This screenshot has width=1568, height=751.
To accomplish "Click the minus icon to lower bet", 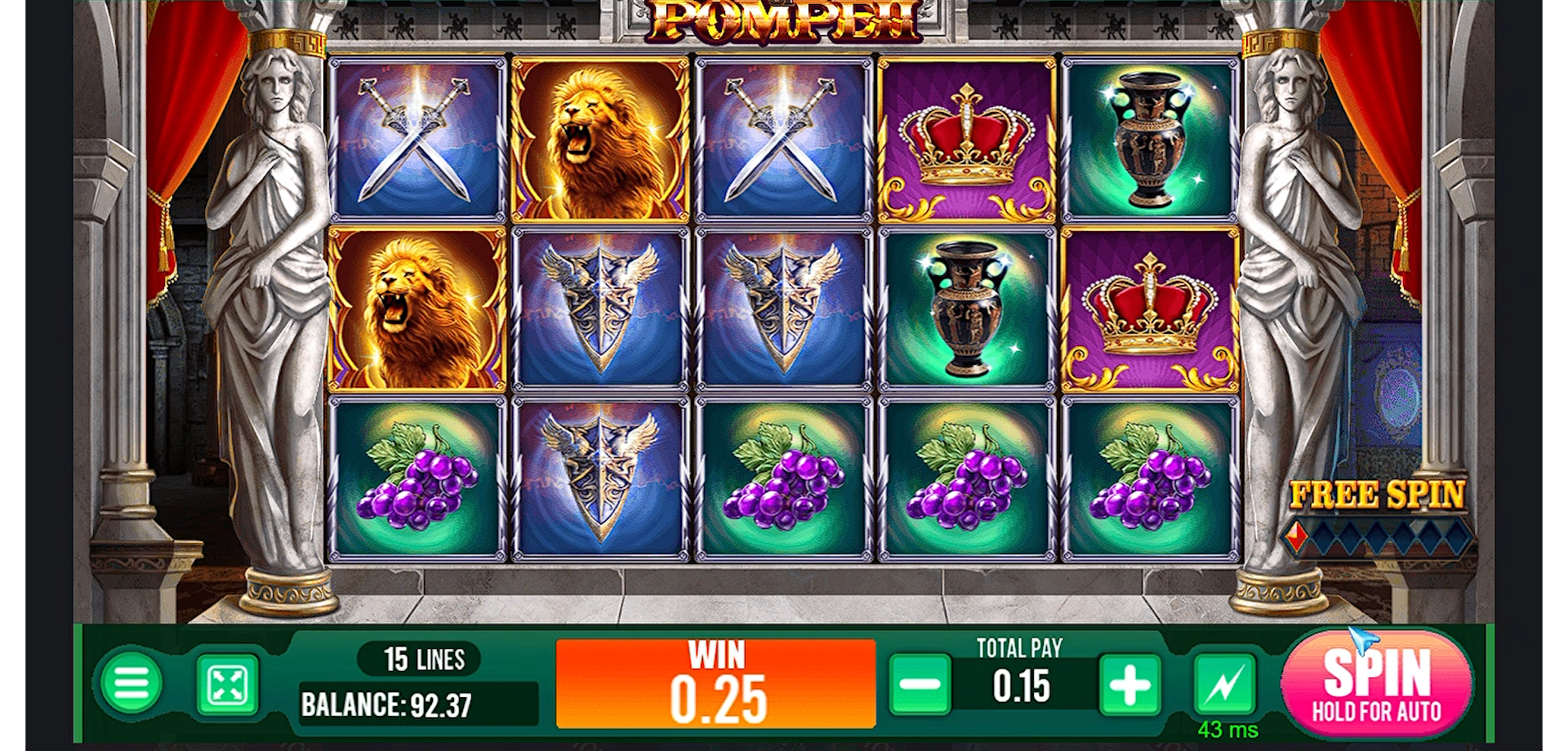I will 921,686.
